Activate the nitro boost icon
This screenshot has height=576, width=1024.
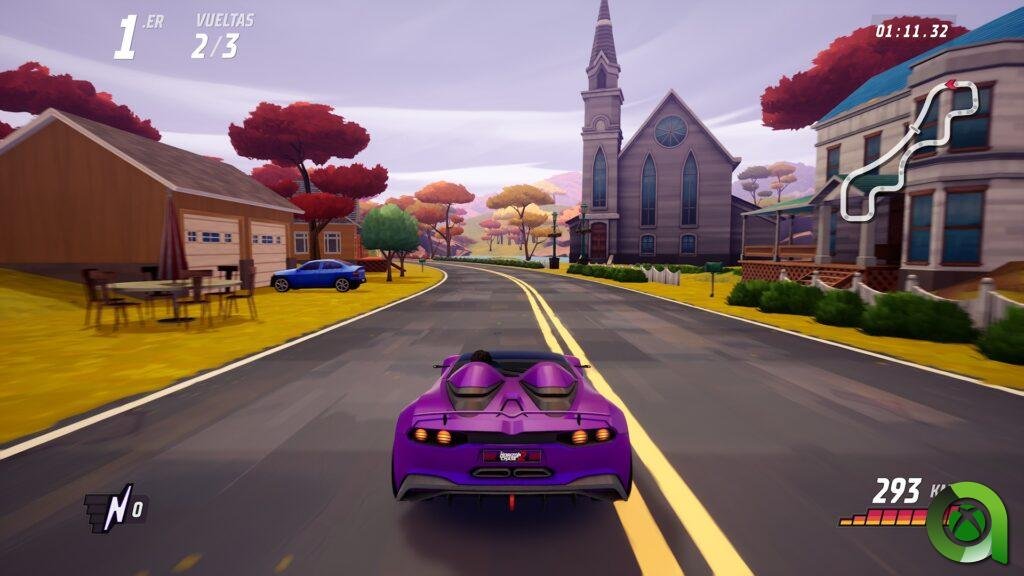115,508
